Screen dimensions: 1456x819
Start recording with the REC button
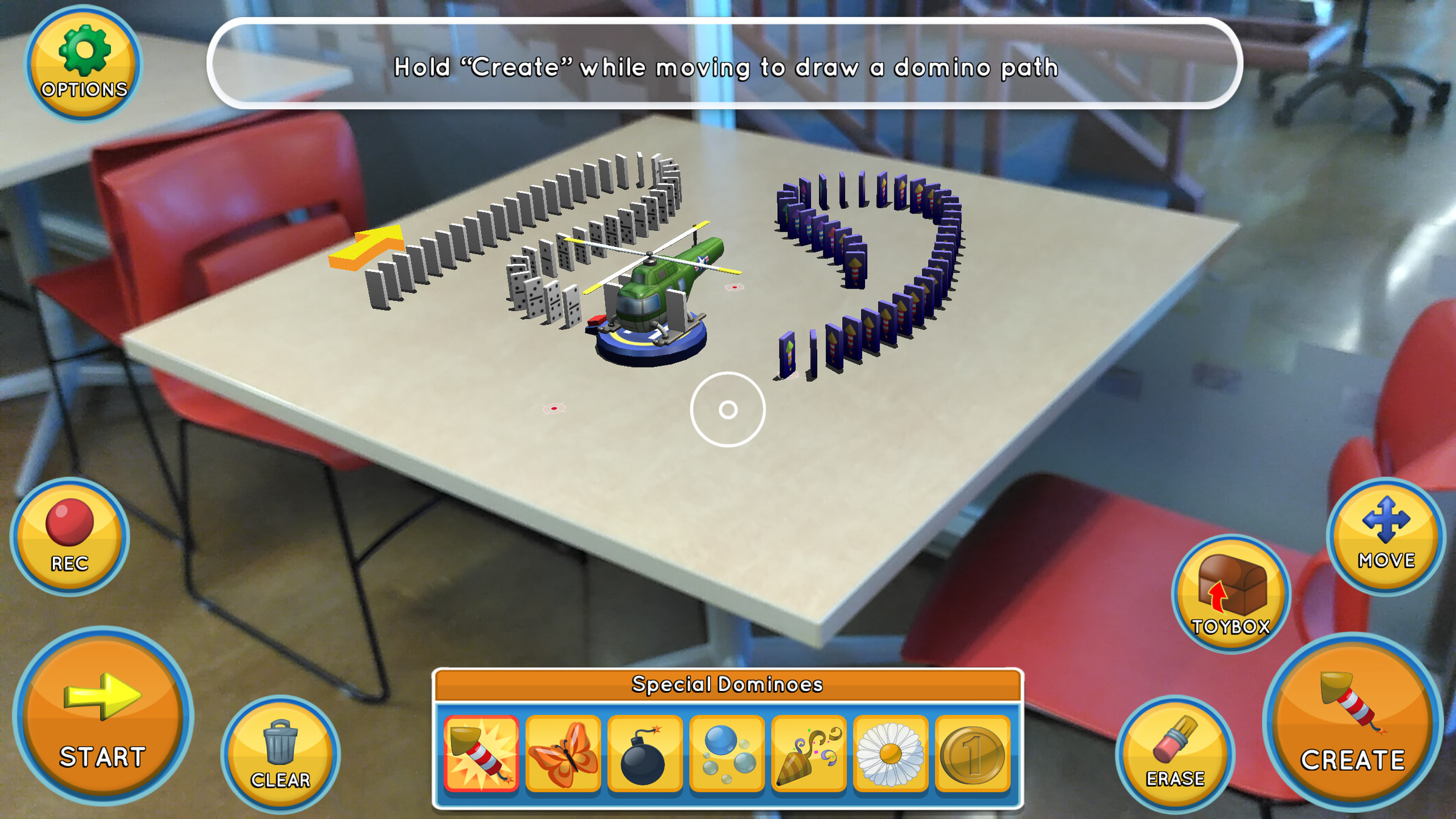70,537
